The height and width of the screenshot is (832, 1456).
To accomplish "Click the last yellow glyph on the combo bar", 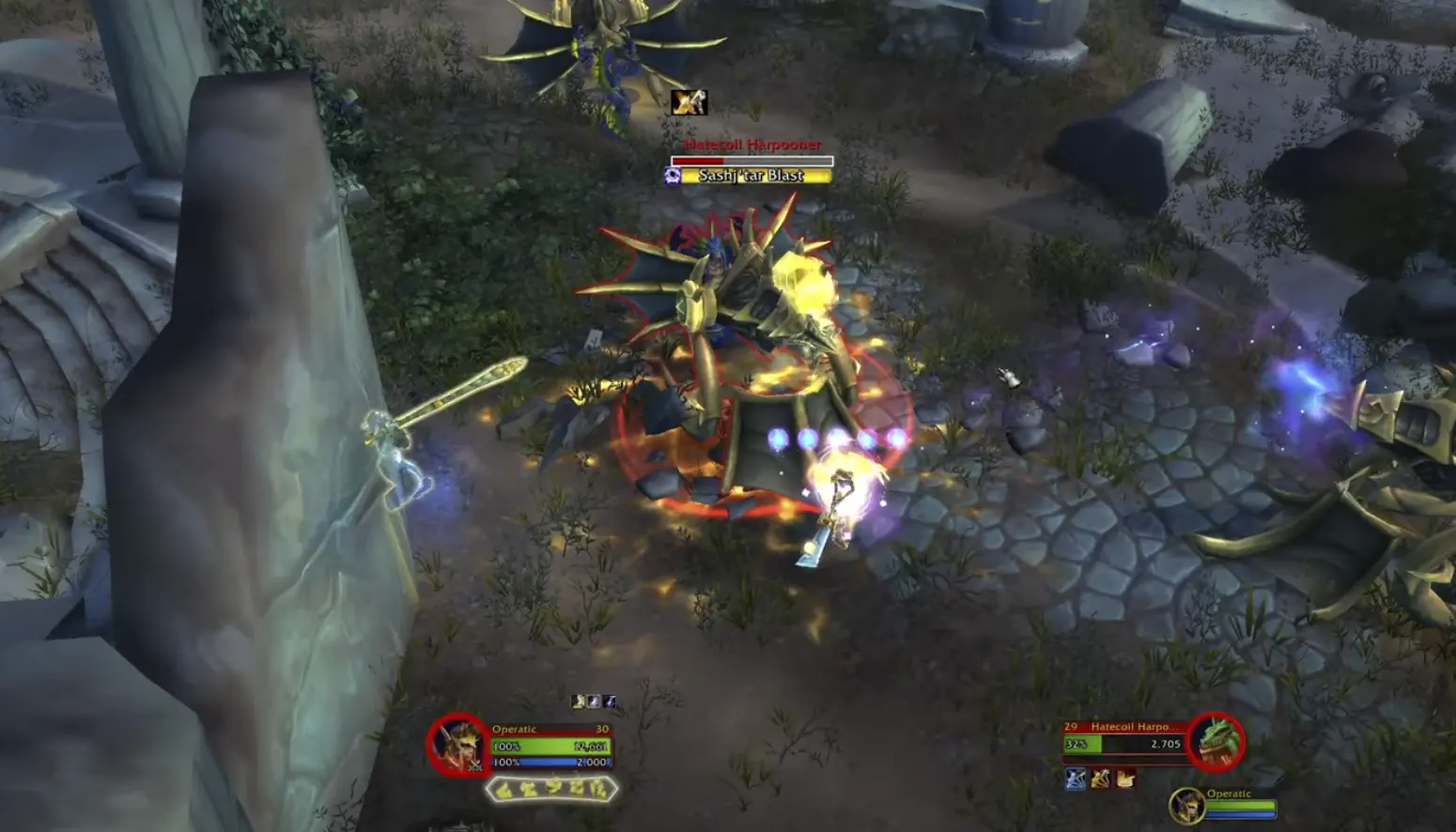I will point(601,788).
